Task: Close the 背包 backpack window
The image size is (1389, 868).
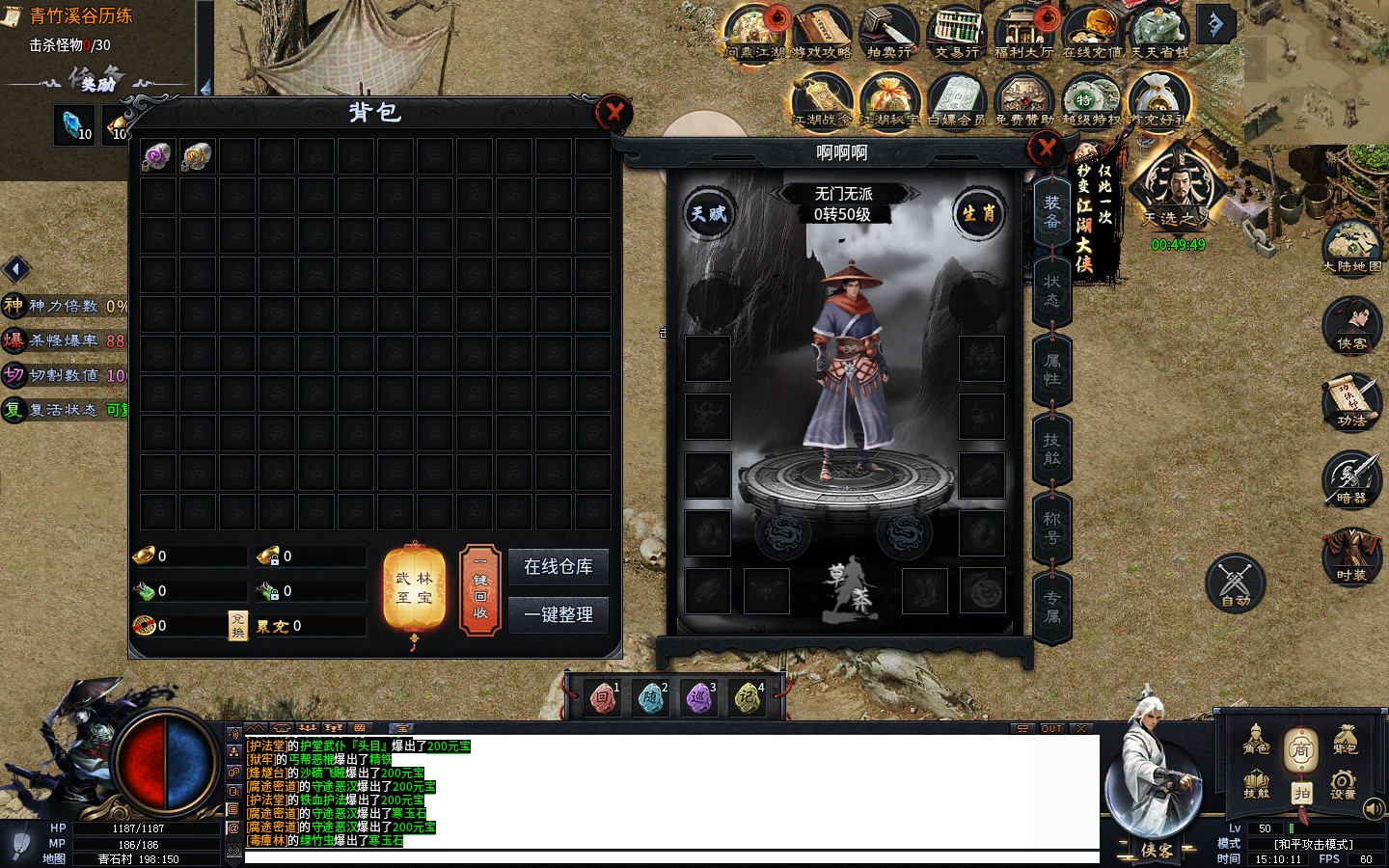Action: [613, 113]
